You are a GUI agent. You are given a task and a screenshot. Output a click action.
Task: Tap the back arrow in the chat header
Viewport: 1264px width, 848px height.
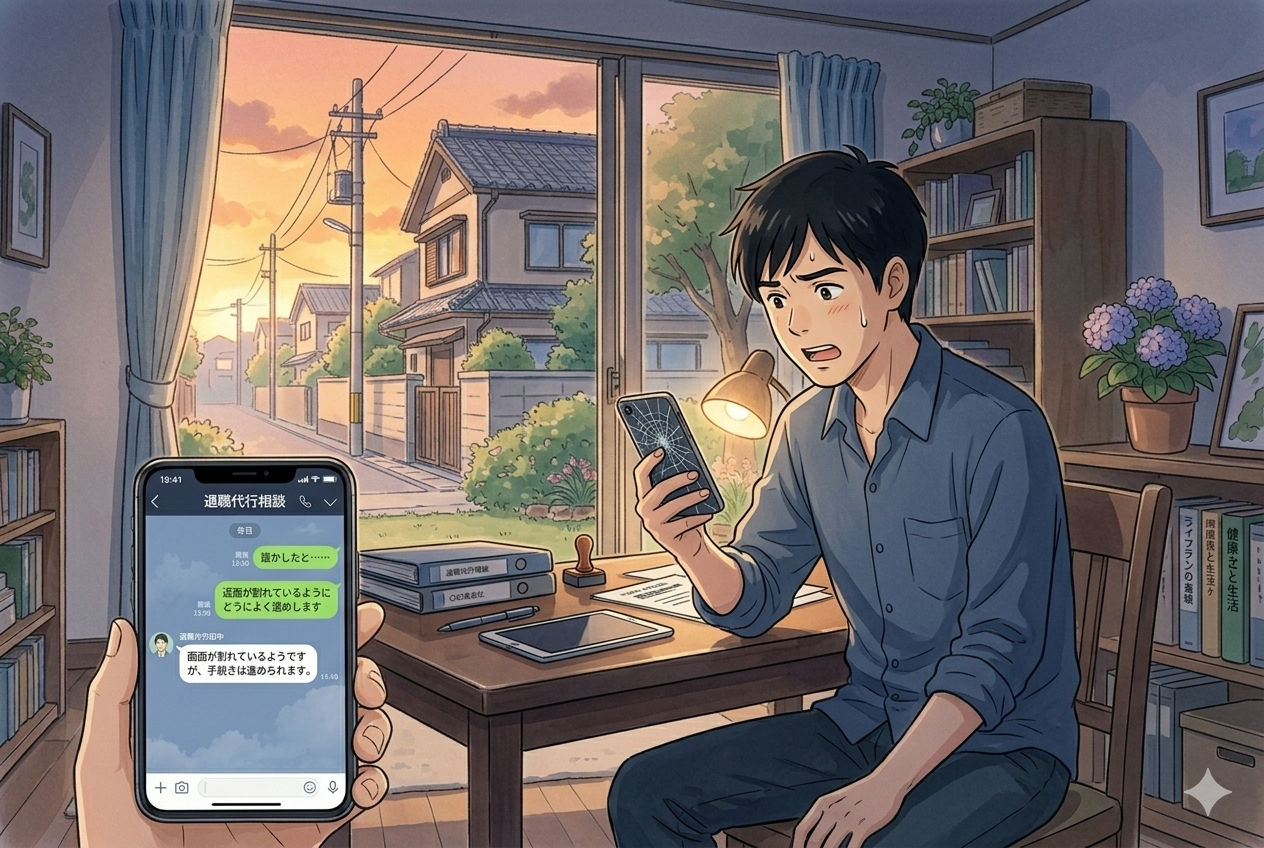tap(155, 501)
